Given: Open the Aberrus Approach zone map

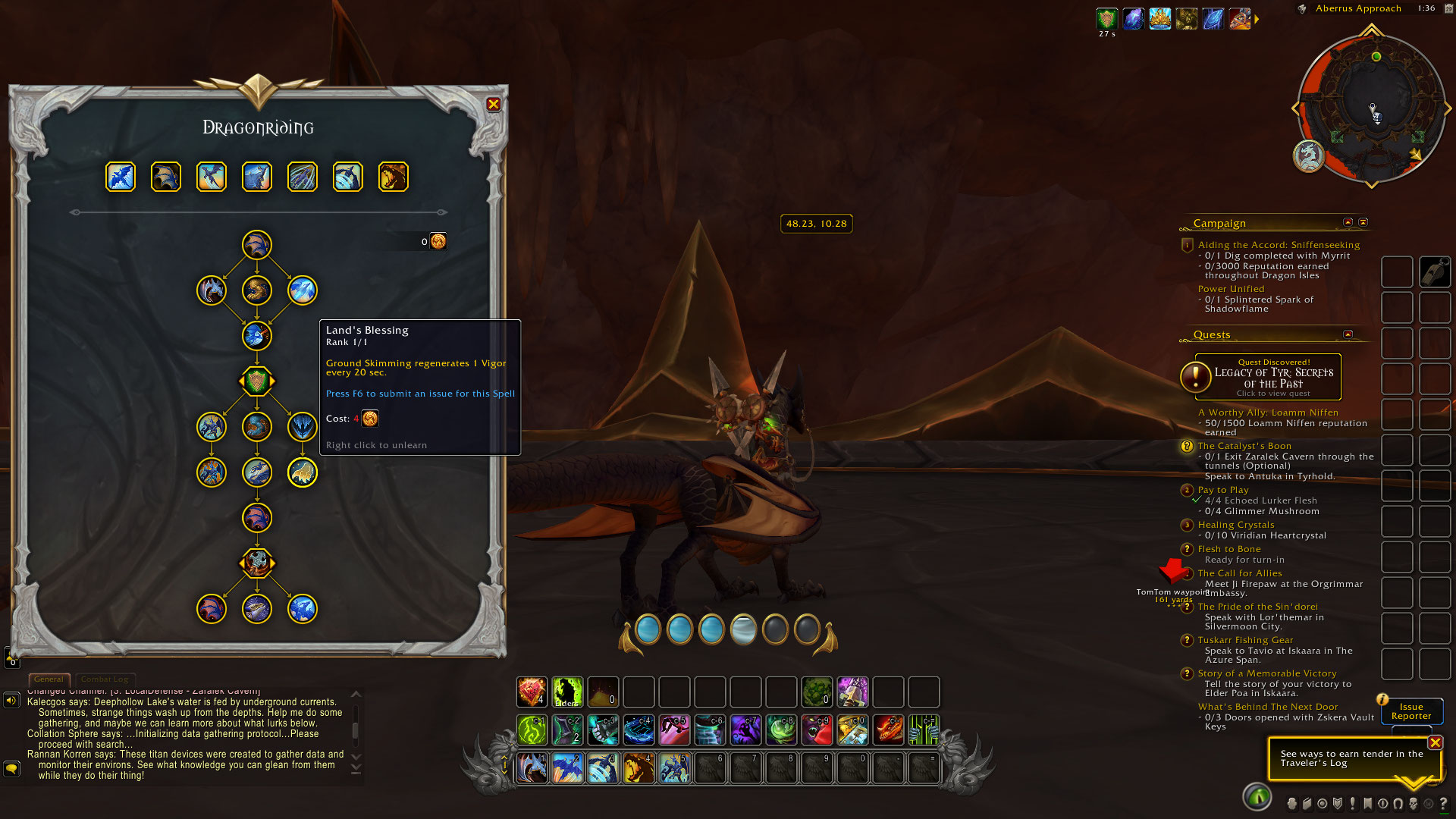Looking at the screenshot, I should (1357, 8).
